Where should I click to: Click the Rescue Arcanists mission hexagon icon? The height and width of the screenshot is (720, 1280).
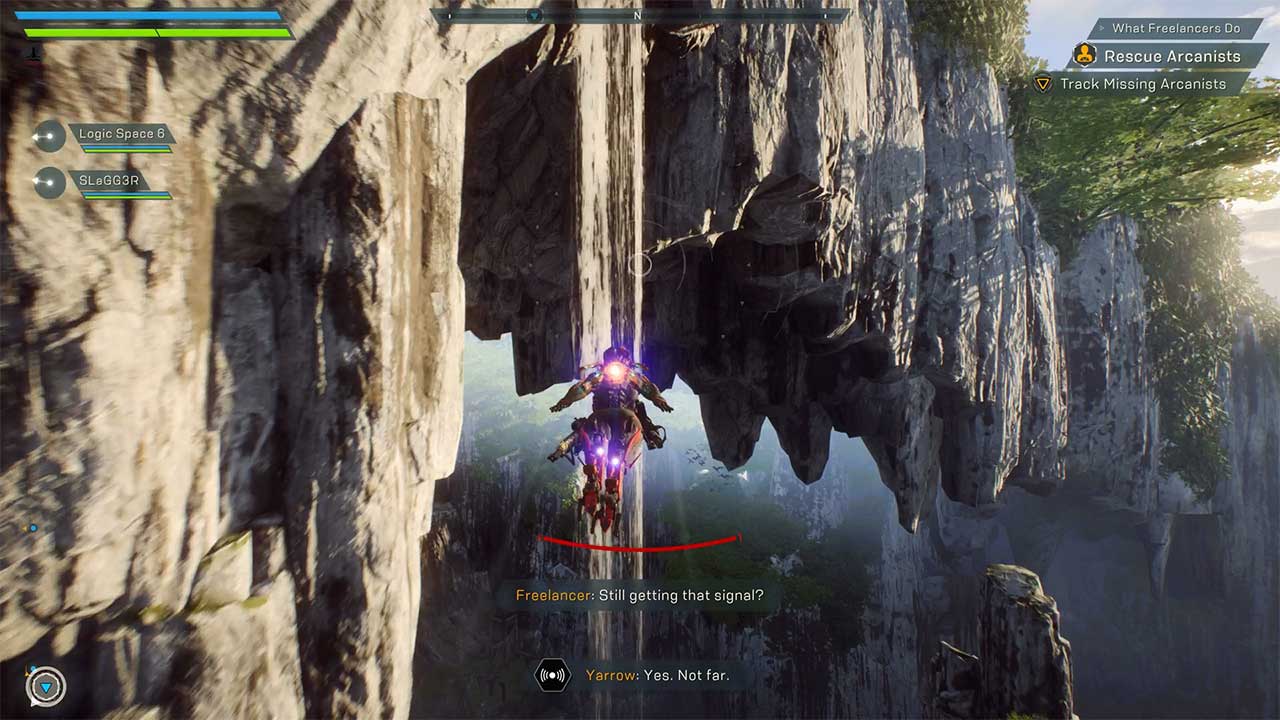1086,57
